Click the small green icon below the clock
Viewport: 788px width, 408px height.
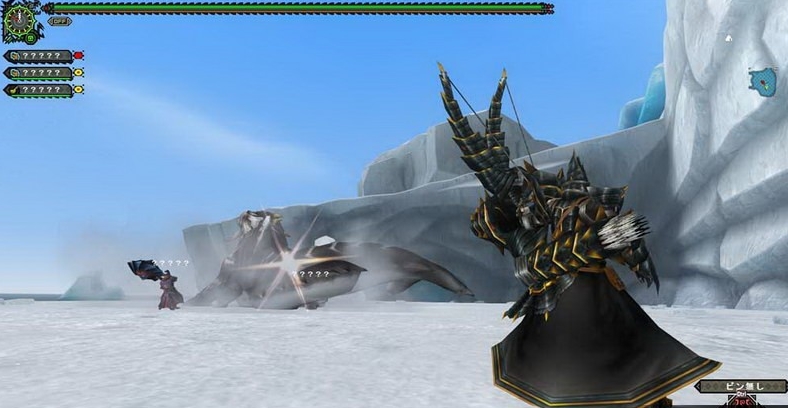tap(29, 38)
